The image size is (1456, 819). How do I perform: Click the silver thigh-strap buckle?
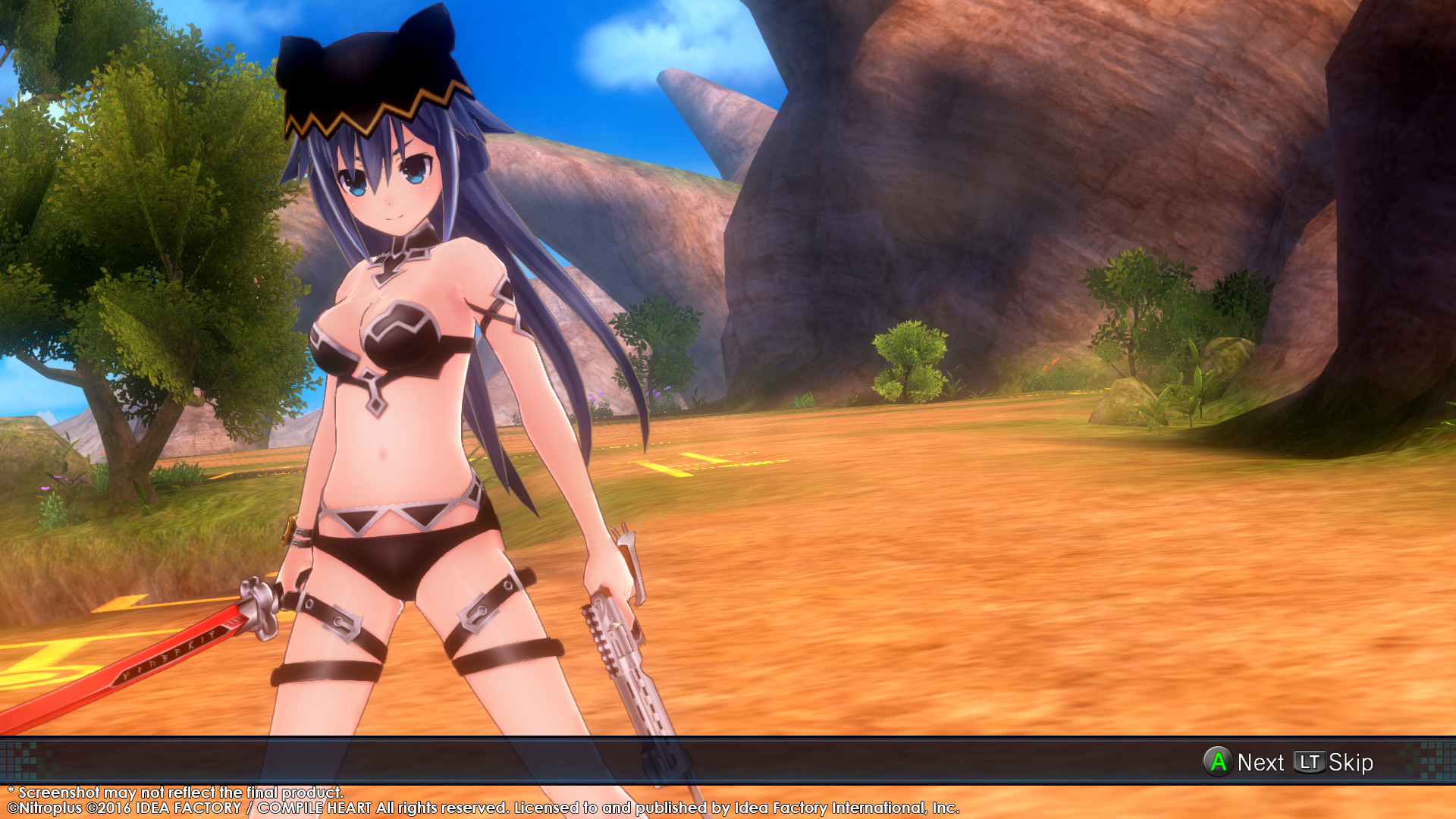(478, 610)
